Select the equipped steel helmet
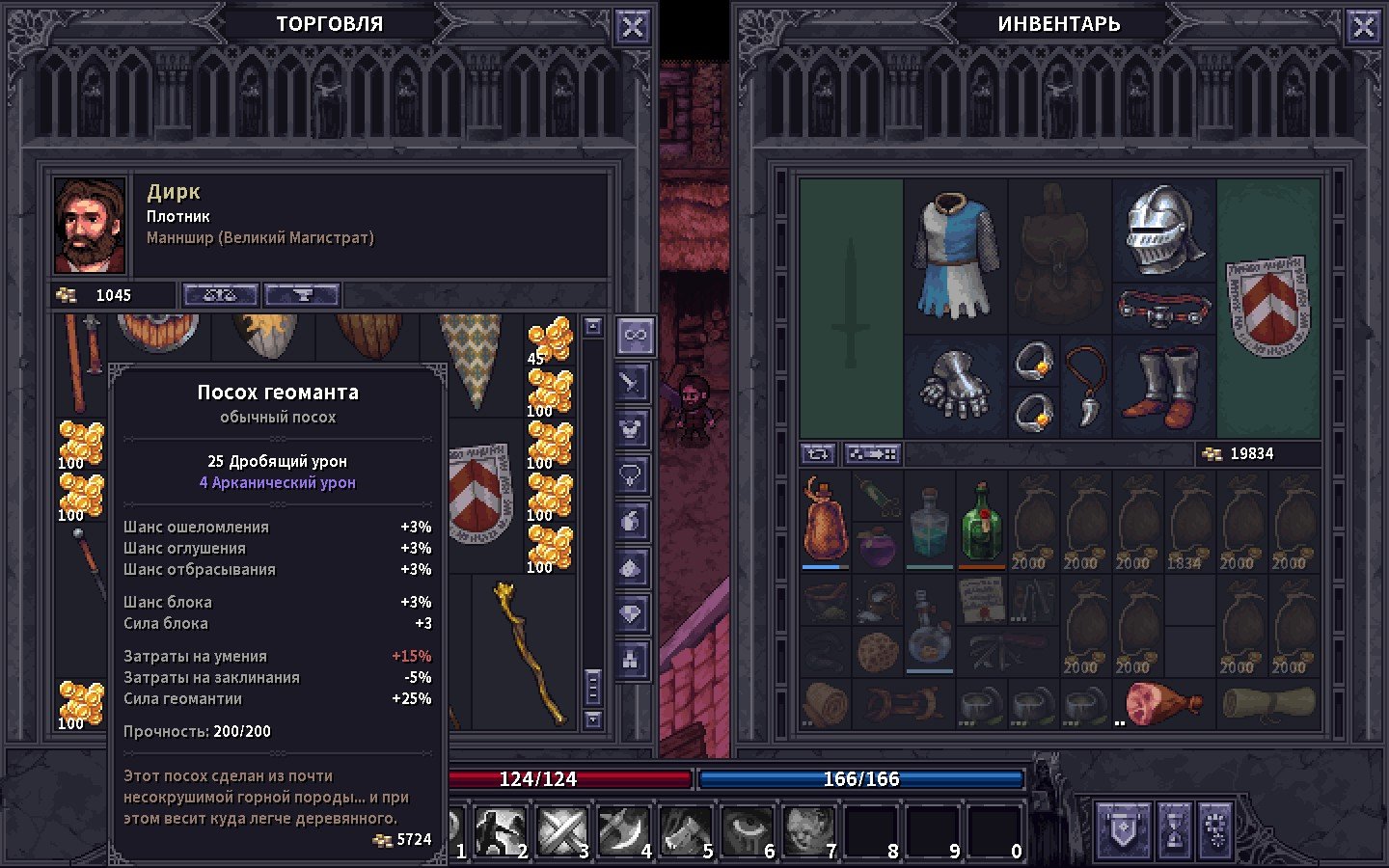 pos(1163,229)
